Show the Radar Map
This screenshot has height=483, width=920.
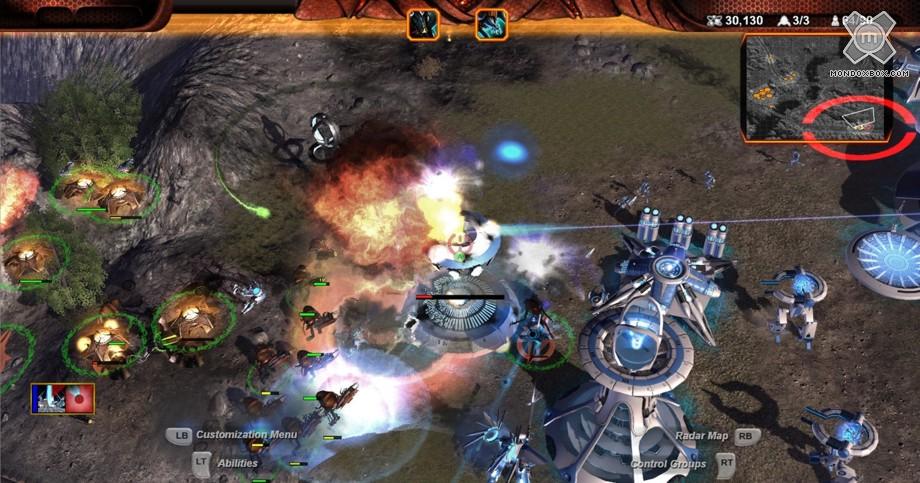[x=702, y=436]
